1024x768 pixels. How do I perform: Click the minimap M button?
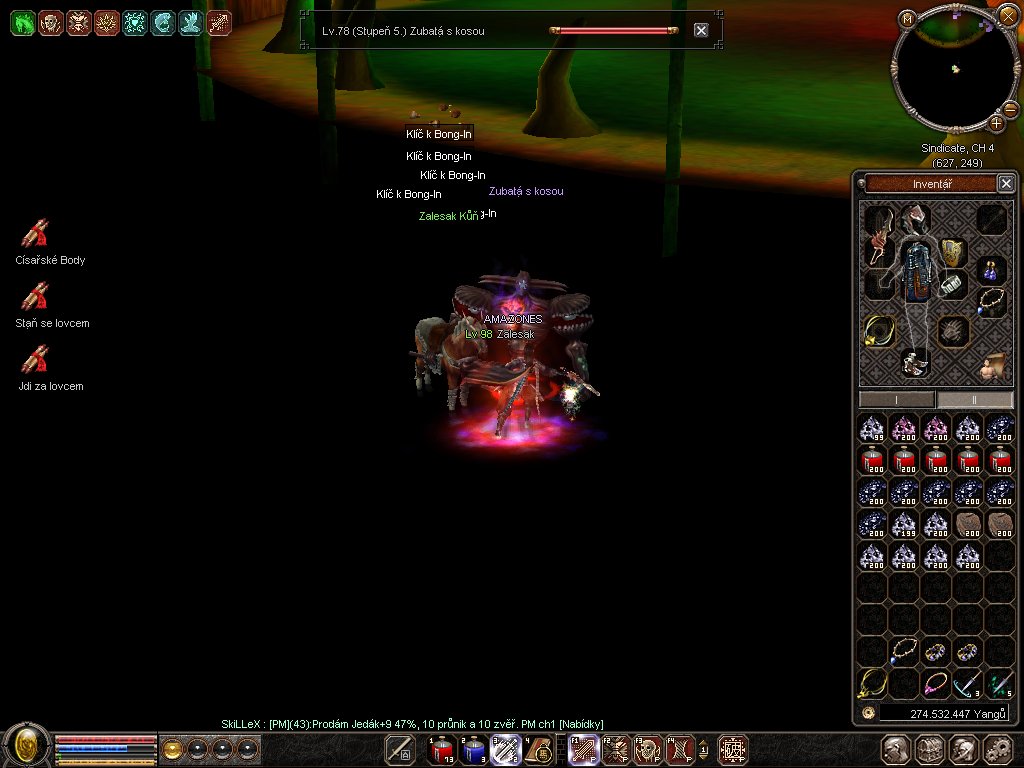[907, 18]
